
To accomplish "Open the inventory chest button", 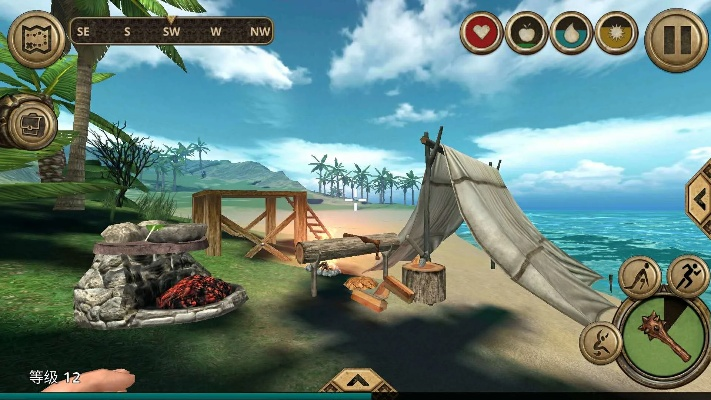I will 29,122.
